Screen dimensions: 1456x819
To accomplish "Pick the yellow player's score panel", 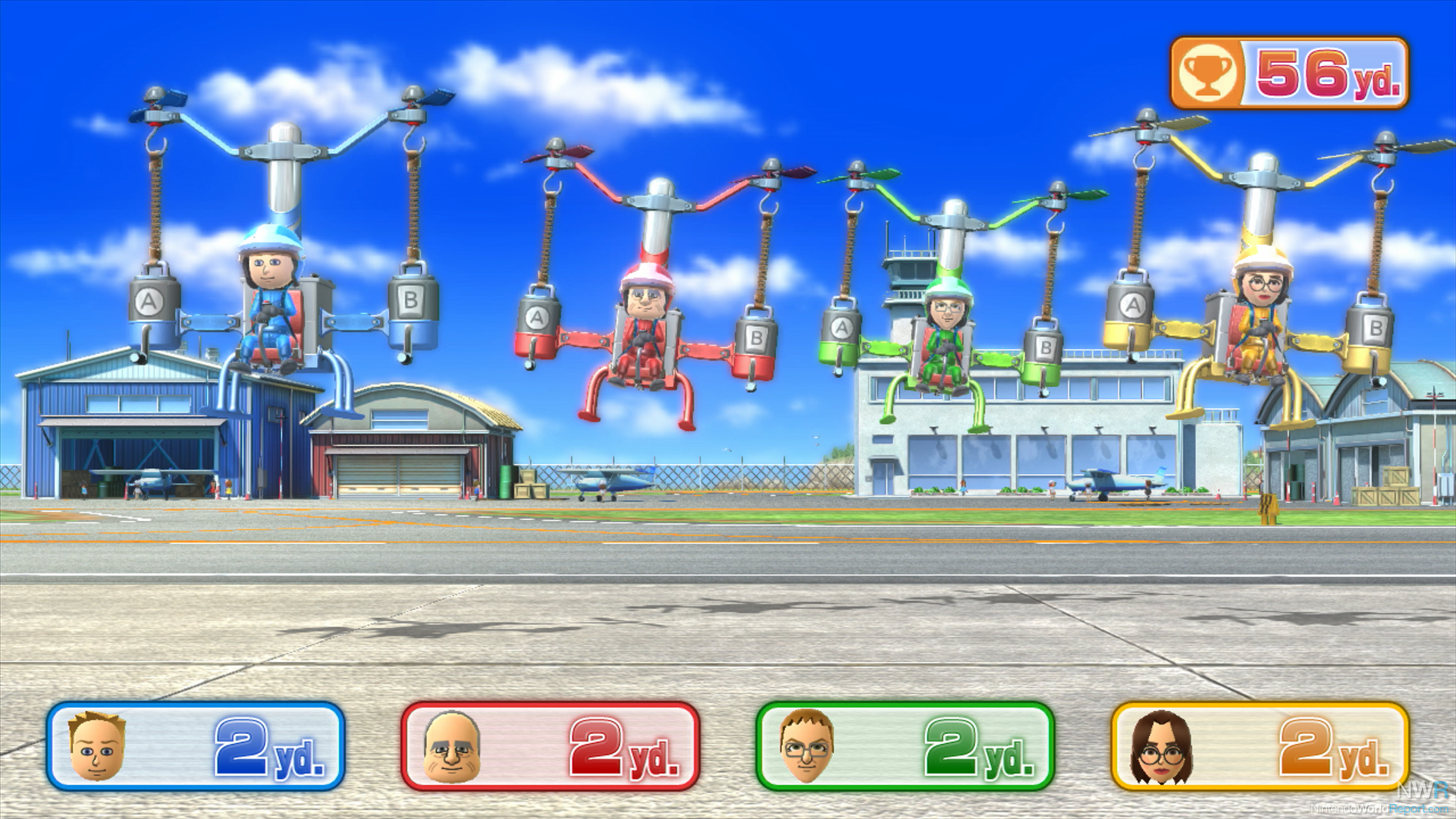I will pos(1260,747).
